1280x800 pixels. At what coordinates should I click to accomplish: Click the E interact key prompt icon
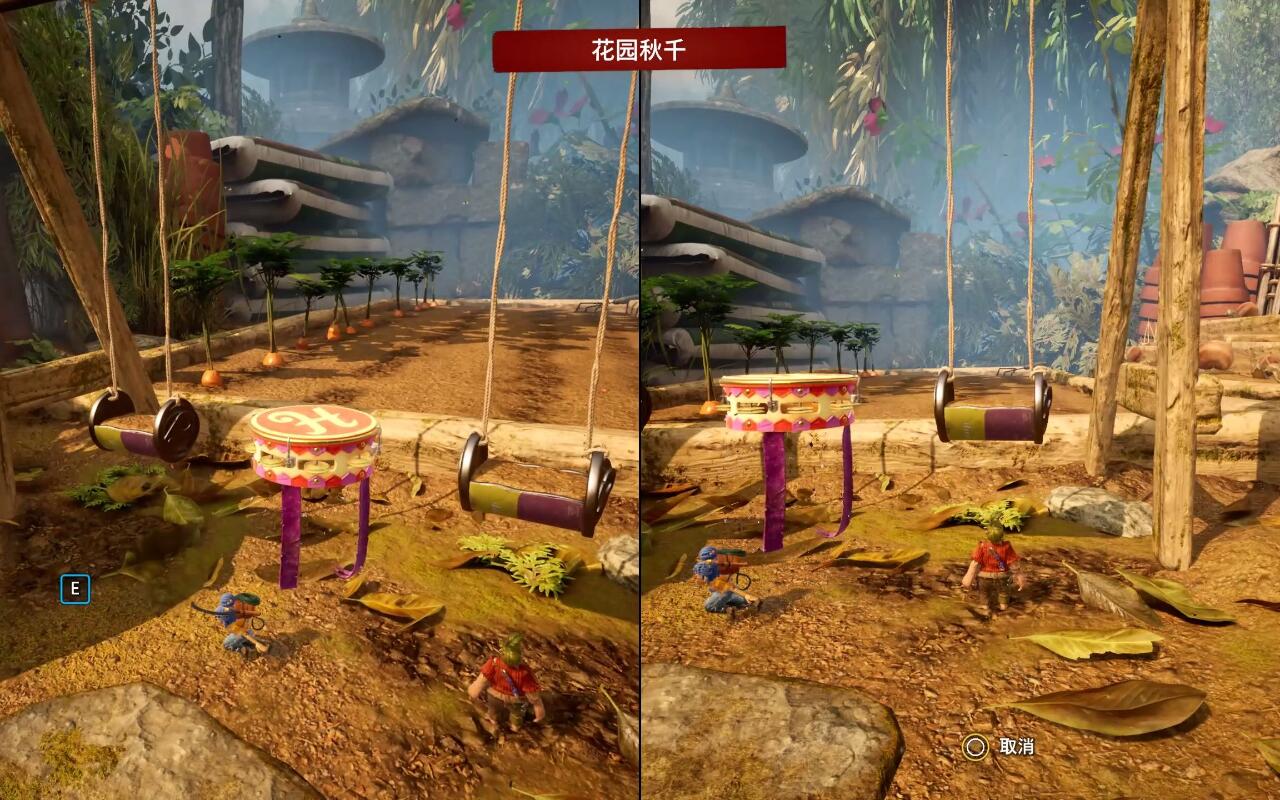click(75, 591)
